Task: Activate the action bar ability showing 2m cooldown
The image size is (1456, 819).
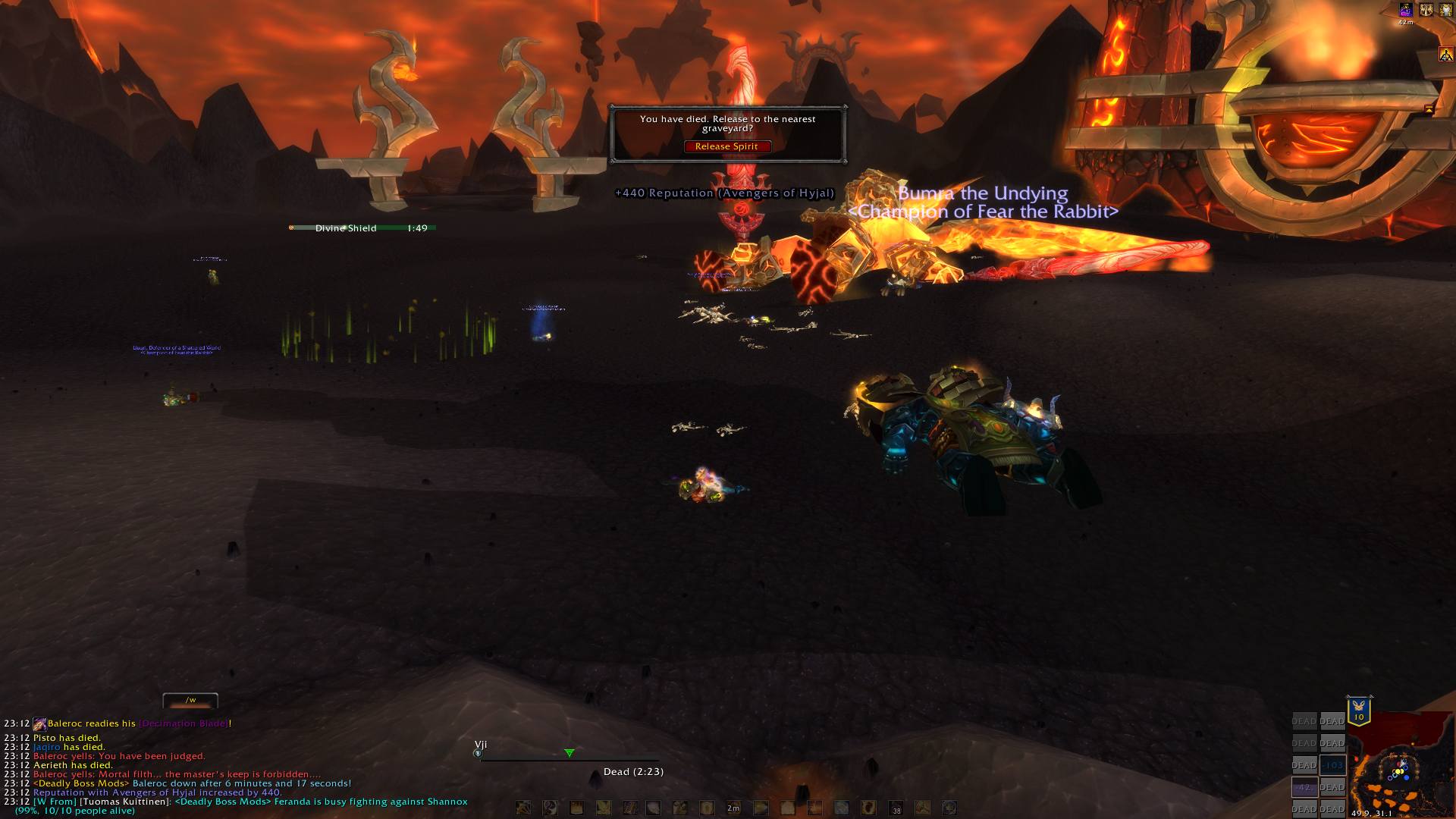Action: coord(733,808)
